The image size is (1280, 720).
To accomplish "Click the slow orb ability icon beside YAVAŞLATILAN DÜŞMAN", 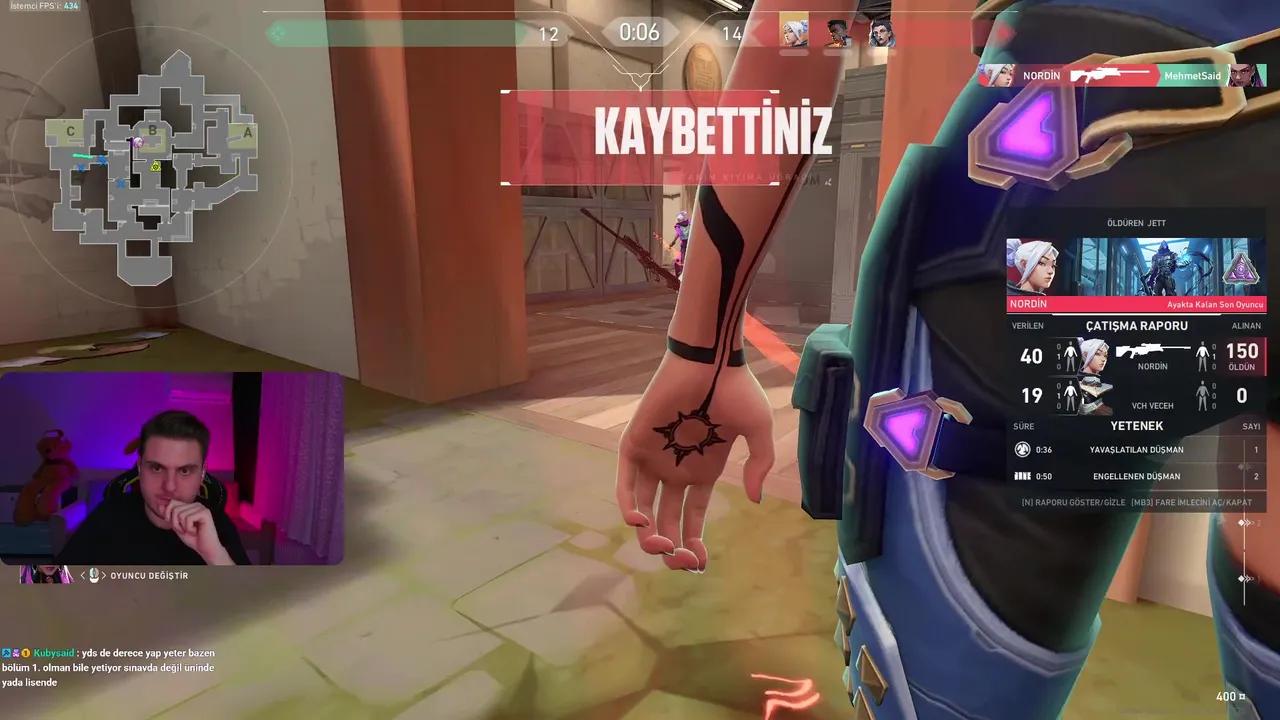I will pyautogui.click(x=1021, y=449).
